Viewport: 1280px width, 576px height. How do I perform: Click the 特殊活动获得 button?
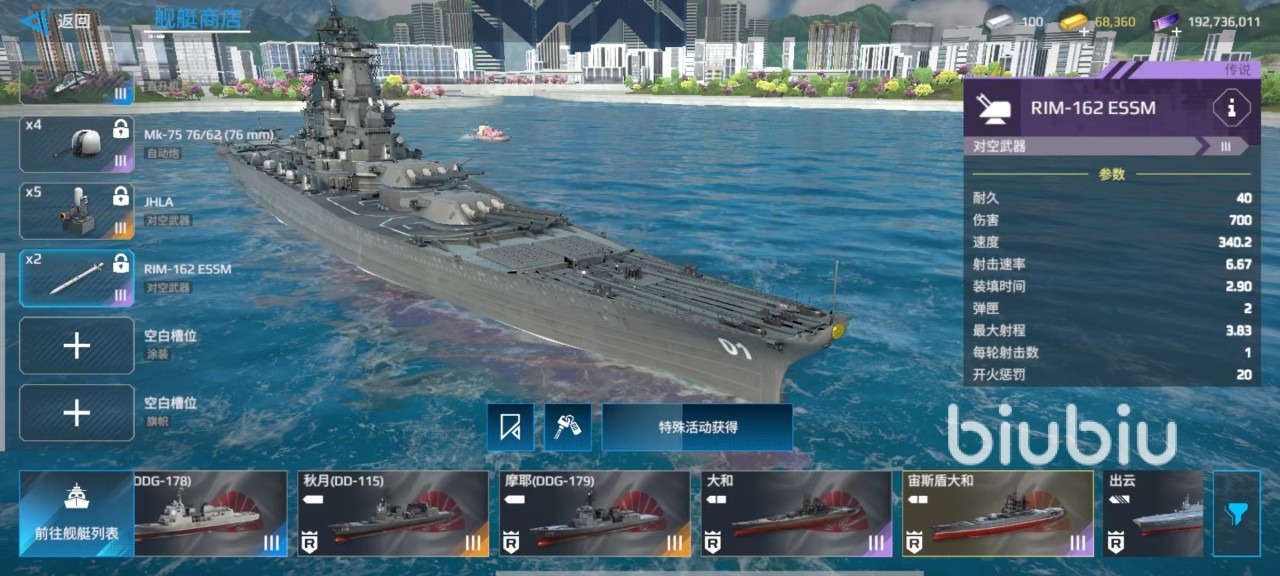[697, 427]
